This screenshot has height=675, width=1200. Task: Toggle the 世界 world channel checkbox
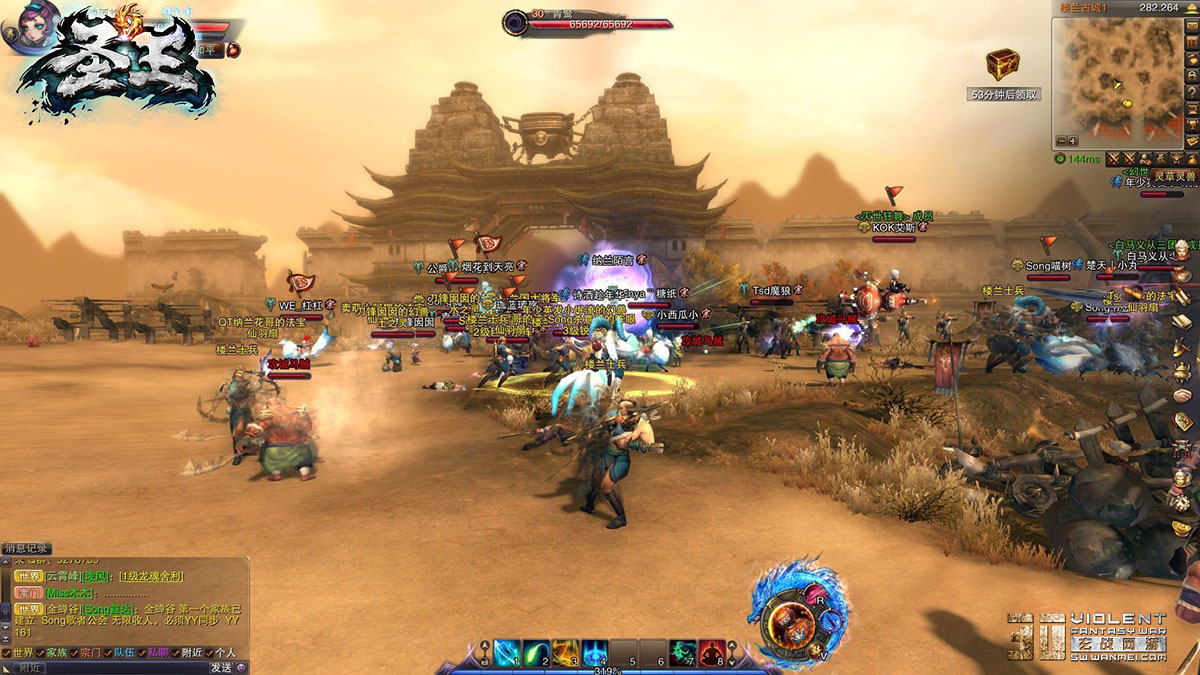[x=7, y=653]
